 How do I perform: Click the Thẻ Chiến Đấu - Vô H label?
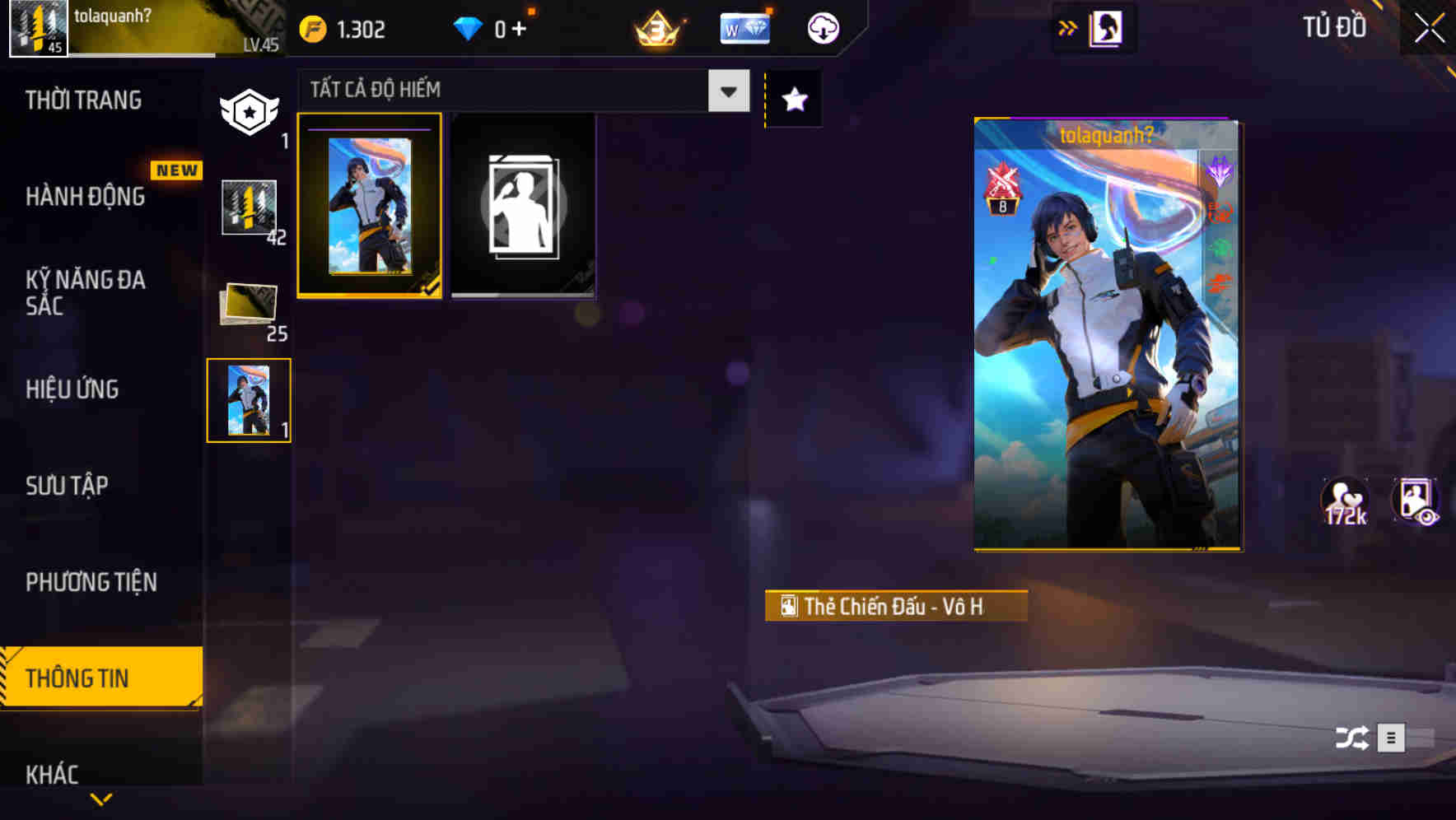pyautogui.click(x=895, y=606)
